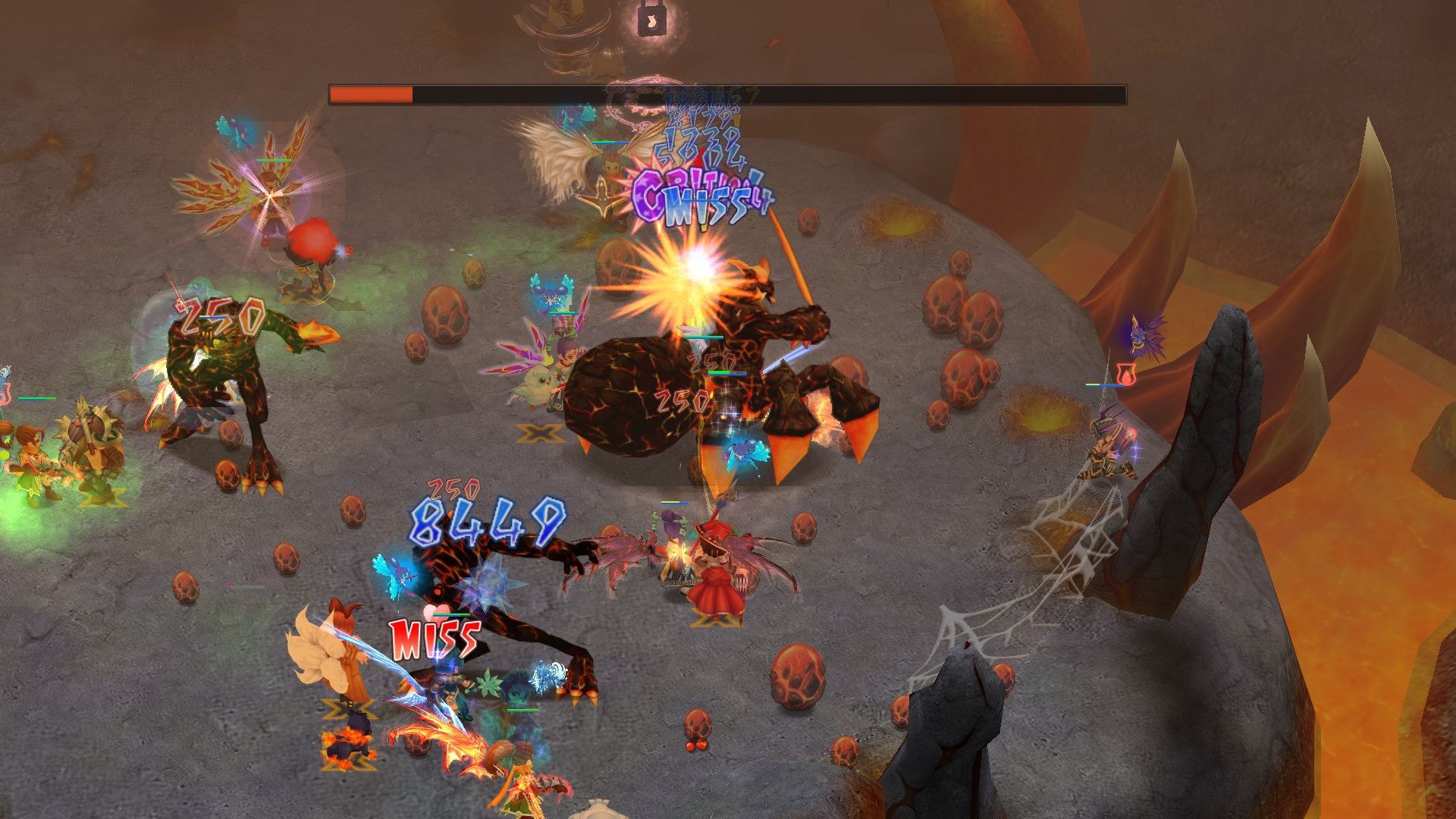Select the red-dressed witch character
The height and width of the screenshot is (819, 1456).
pos(713,576)
